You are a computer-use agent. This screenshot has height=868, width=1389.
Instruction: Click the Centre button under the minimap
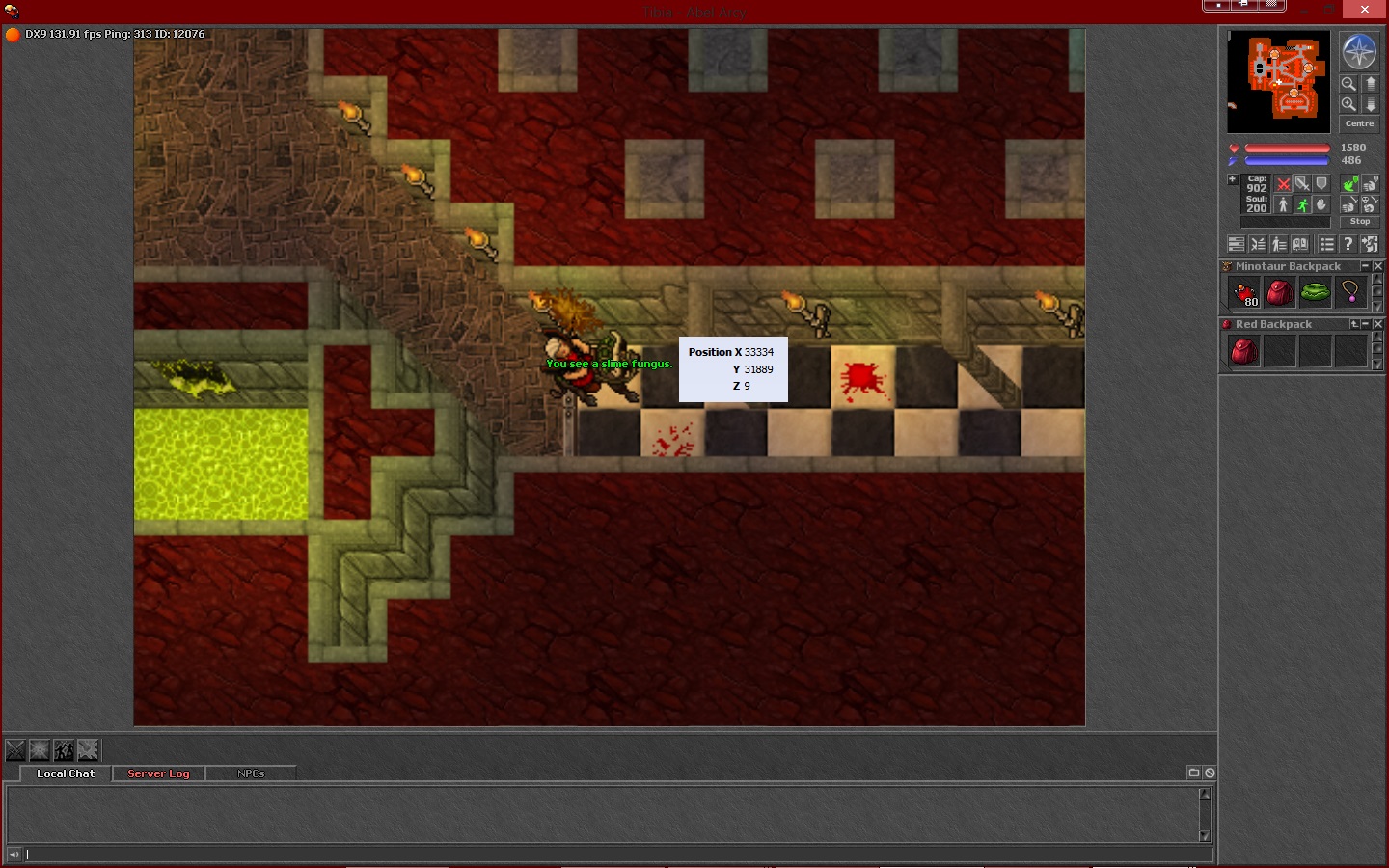click(1359, 124)
